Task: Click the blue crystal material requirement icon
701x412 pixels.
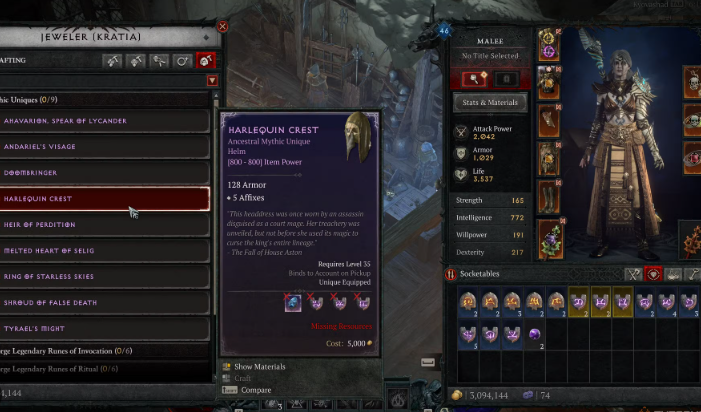Action: (x=293, y=301)
